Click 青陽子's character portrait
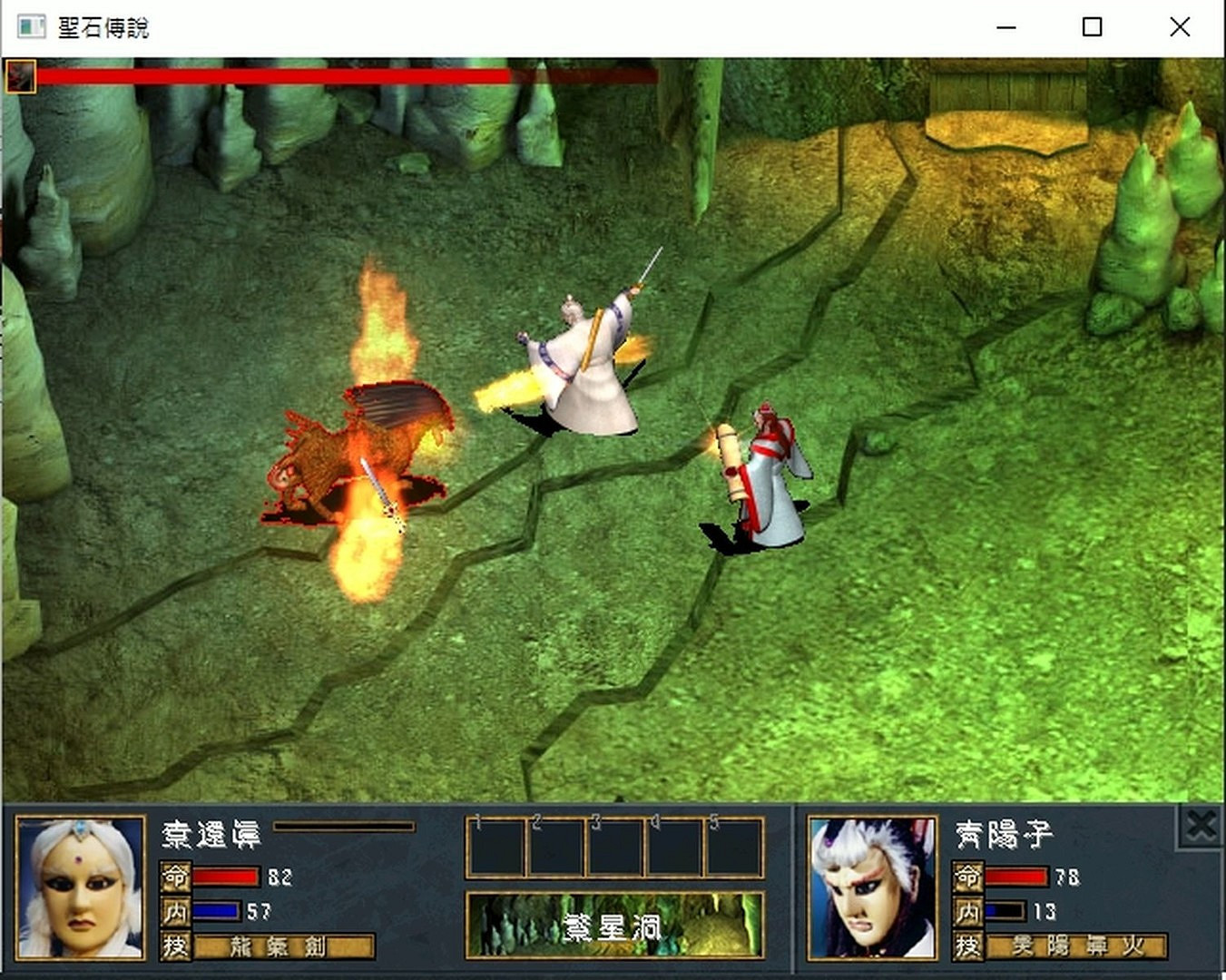 pos(869,889)
